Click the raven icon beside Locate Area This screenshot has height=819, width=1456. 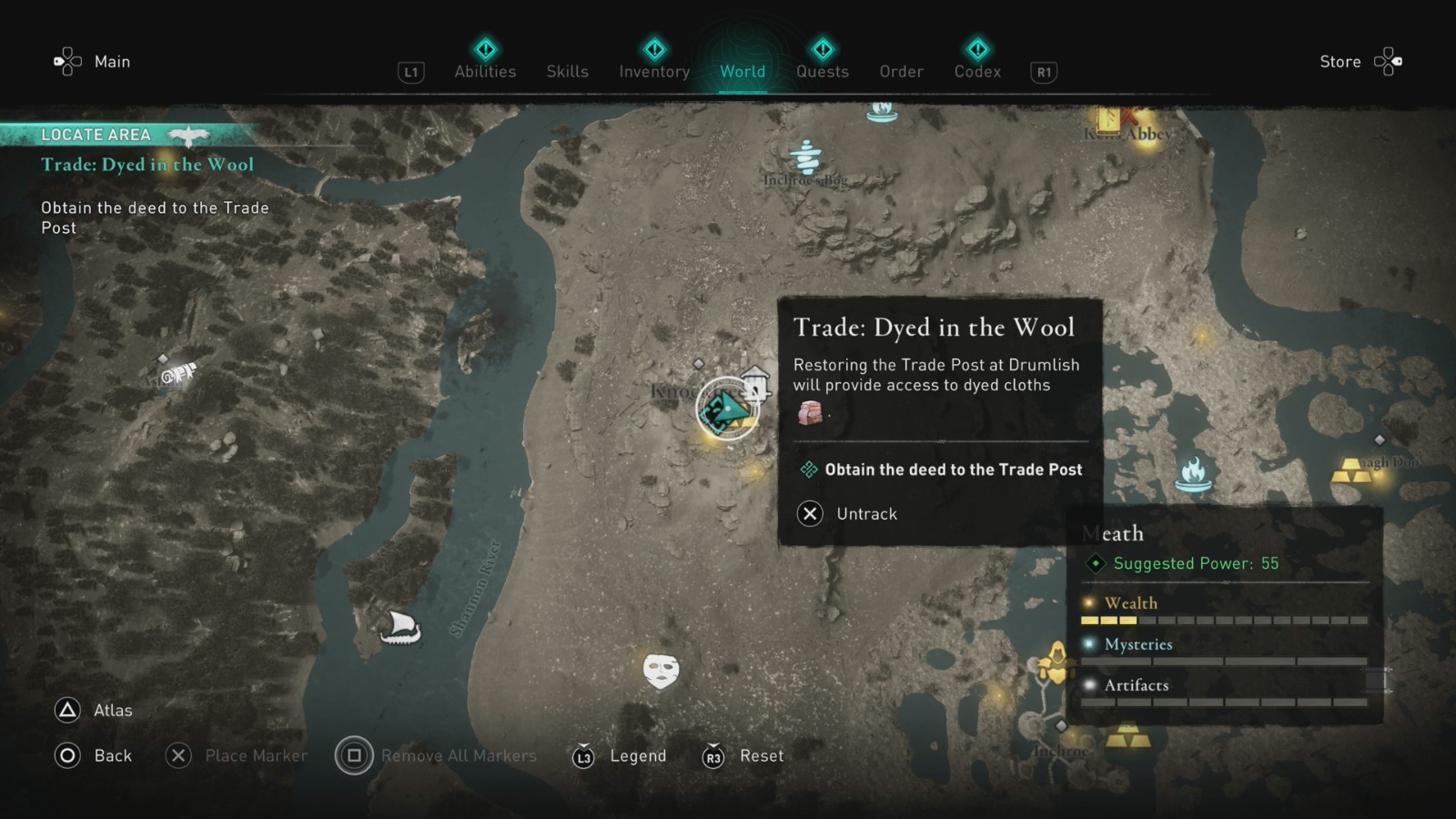(190, 133)
